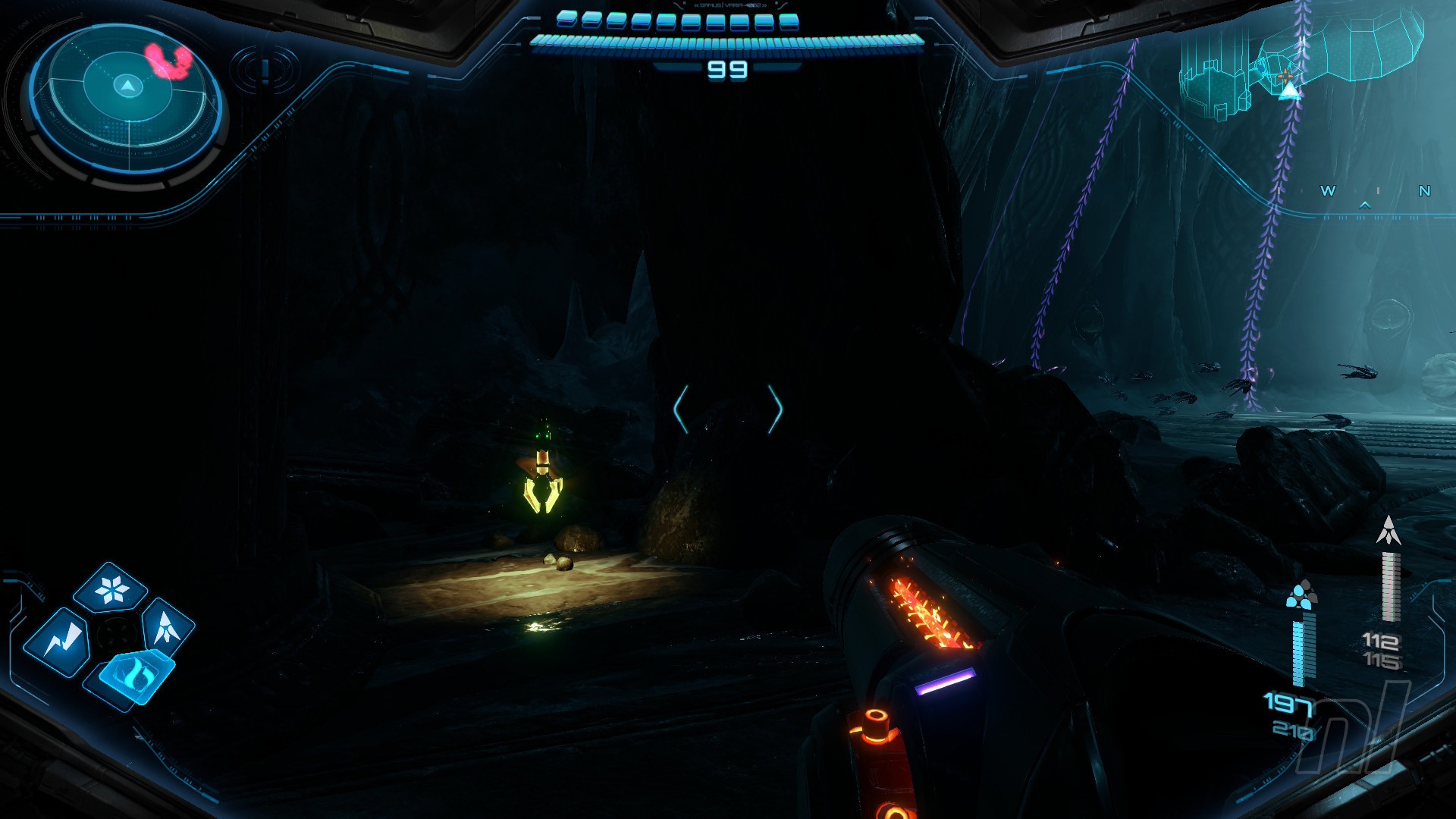Open the circular enemy radar

127,99
